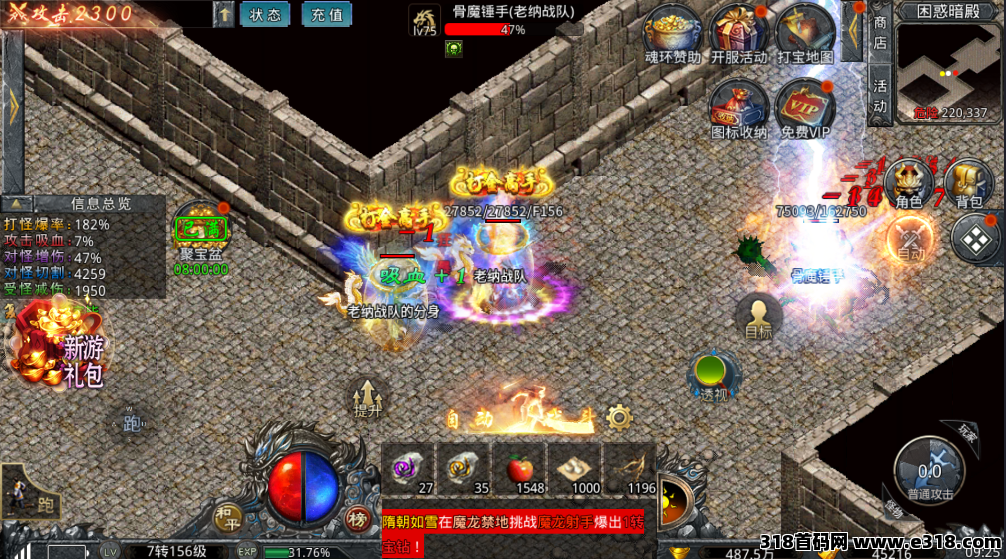Image resolution: width=1006 pixels, height=559 pixels.
Task: Open the 角色 character sheet
Action: [908, 184]
